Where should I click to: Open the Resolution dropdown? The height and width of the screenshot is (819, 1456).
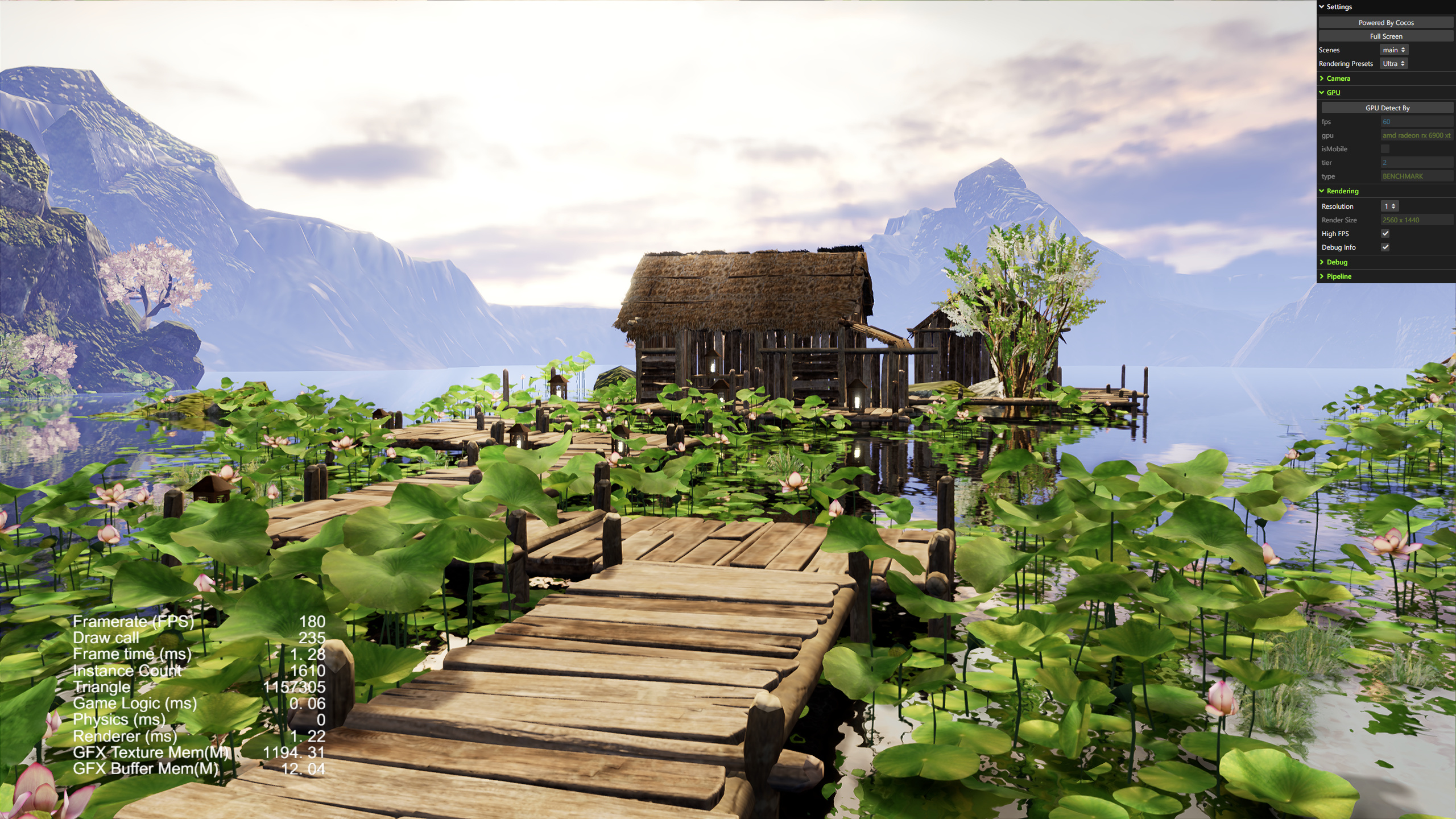coord(1389,206)
